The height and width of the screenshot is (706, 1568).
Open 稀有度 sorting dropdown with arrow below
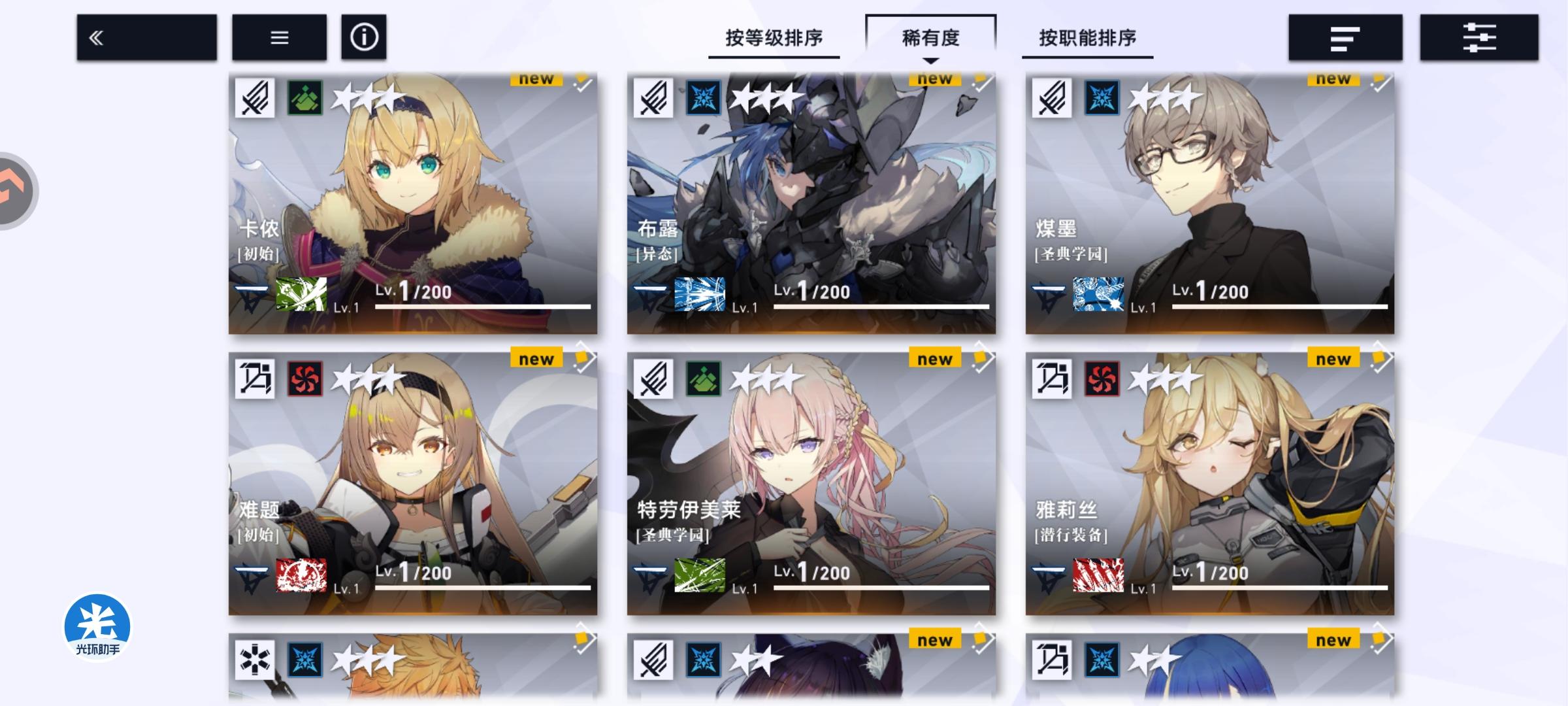pyautogui.click(x=930, y=38)
